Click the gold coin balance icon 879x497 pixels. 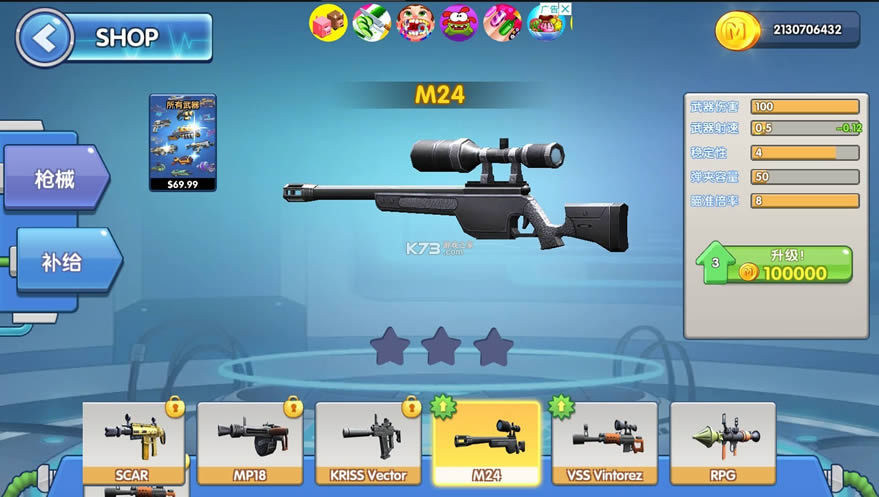737,30
